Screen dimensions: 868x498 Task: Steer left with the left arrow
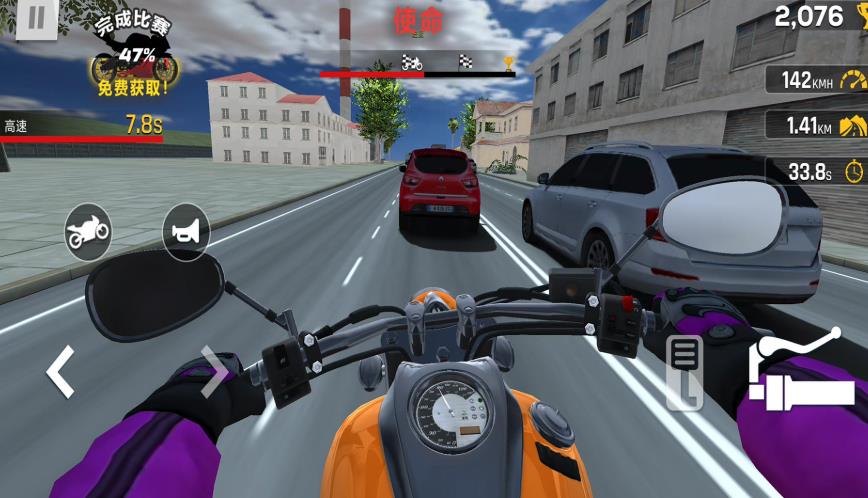tap(60, 371)
